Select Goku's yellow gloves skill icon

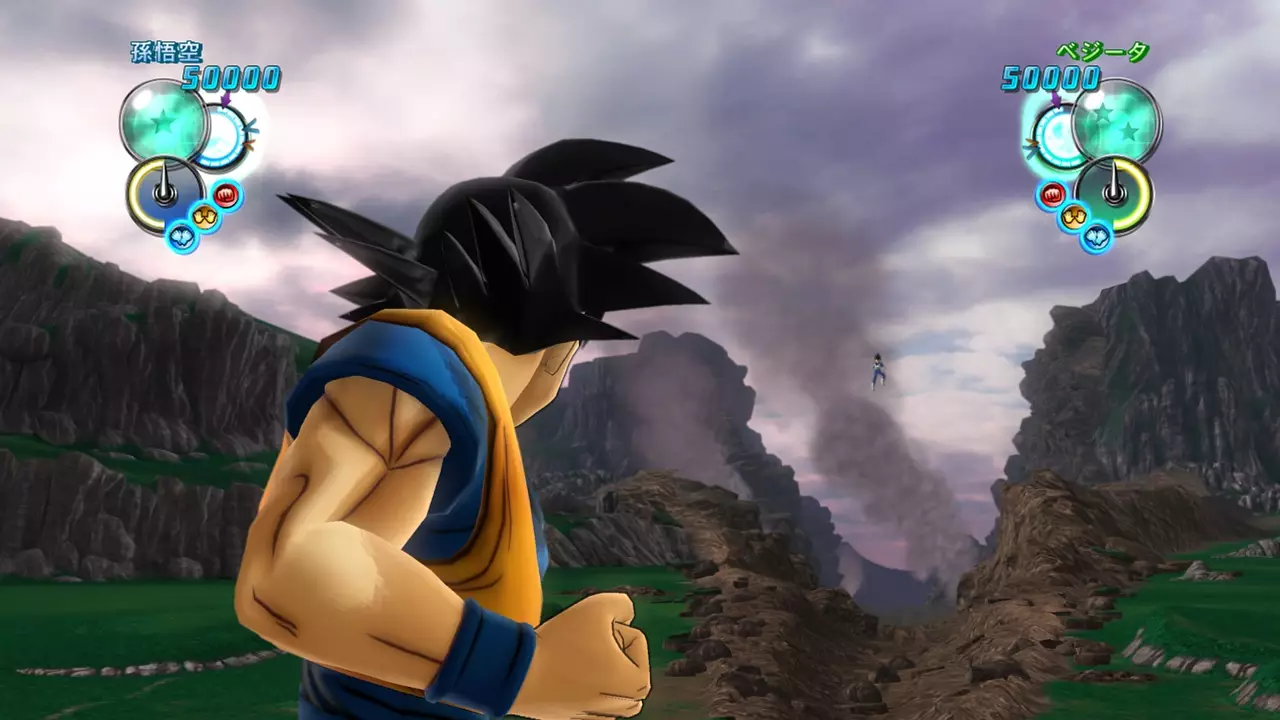204,216
